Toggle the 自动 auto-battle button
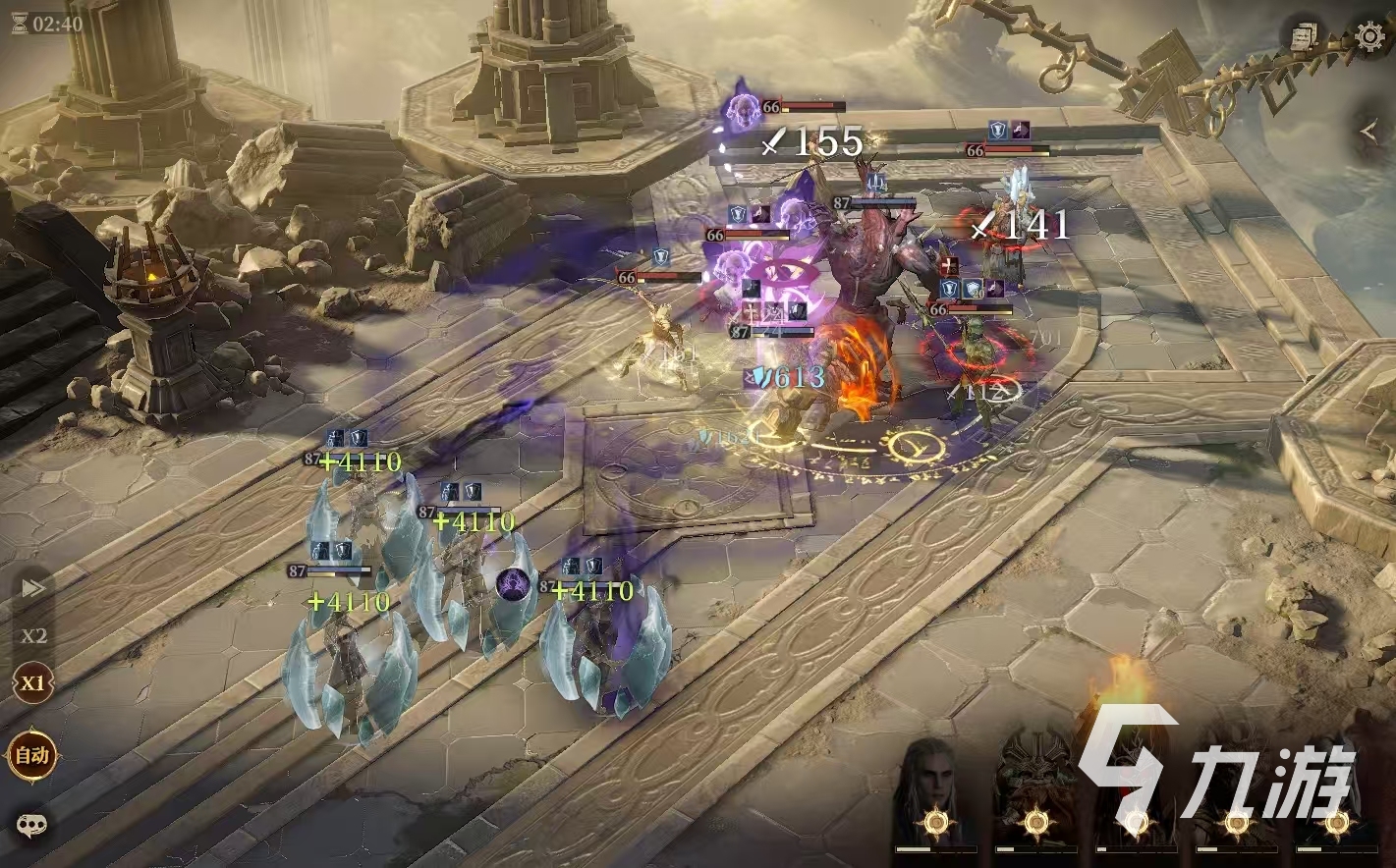Viewport: 1396px width, 868px height. [x=32, y=755]
